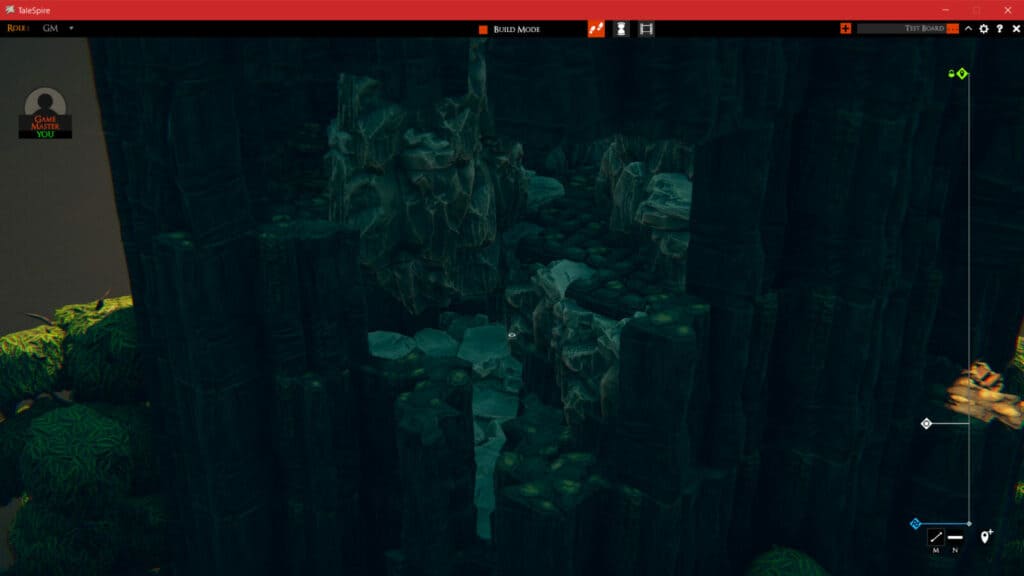Select the film frame cutscene icon
1024x576 pixels.
coord(646,29)
